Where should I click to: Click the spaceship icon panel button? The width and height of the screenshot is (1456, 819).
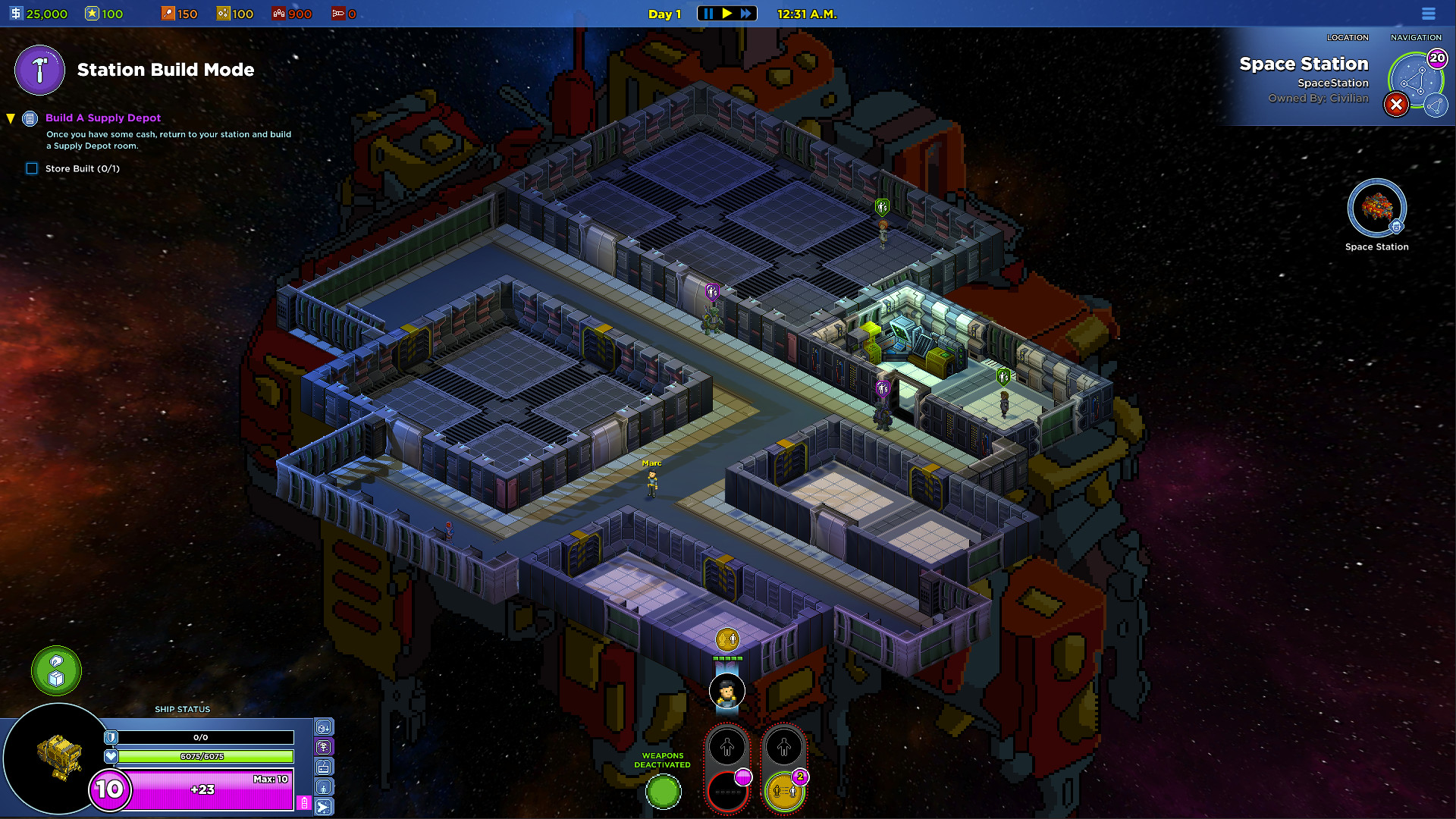(324, 807)
